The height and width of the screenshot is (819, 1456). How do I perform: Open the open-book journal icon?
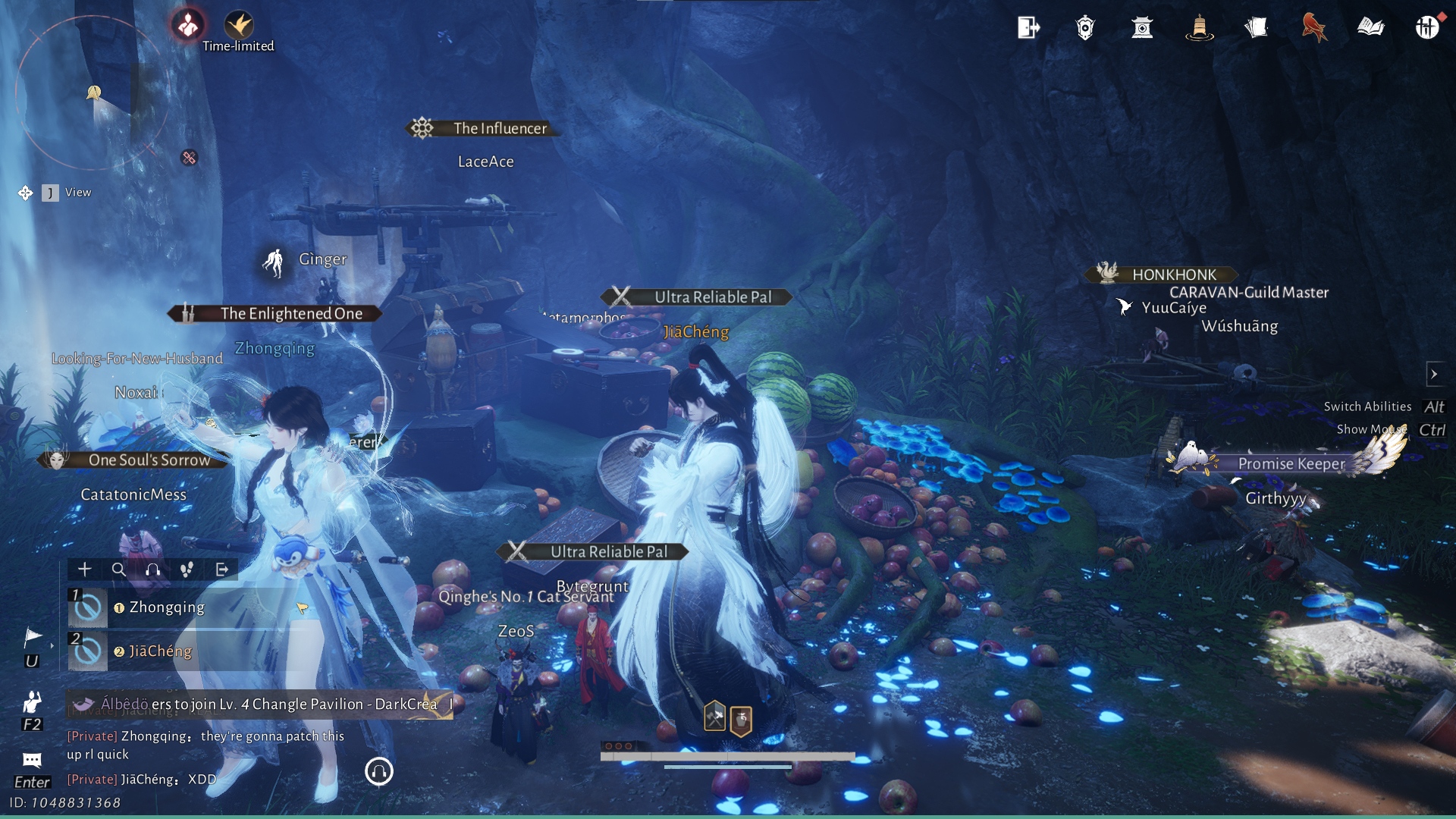[1370, 28]
